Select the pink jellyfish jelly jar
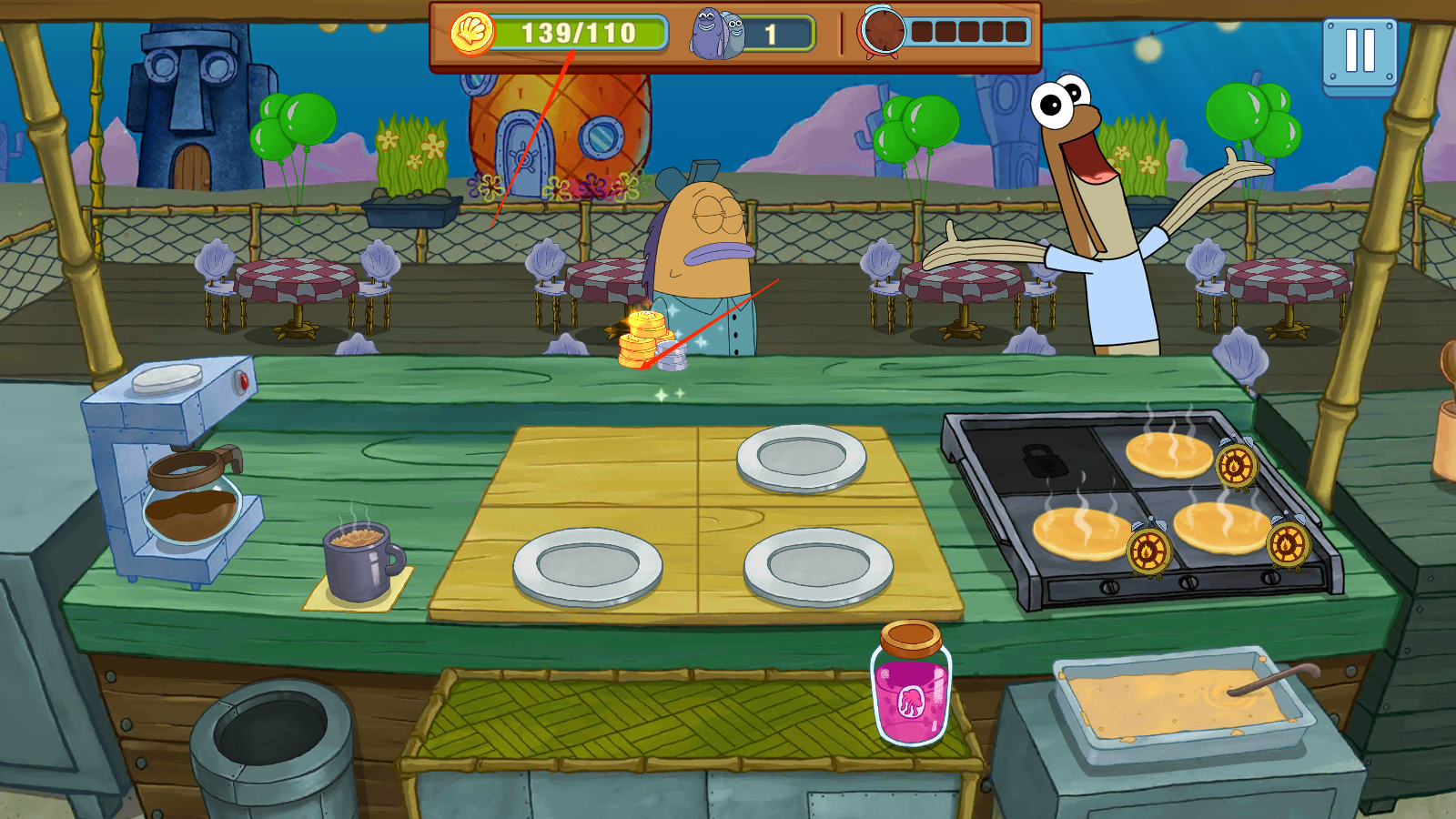This screenshot has height=819, width=1456. 911,688
